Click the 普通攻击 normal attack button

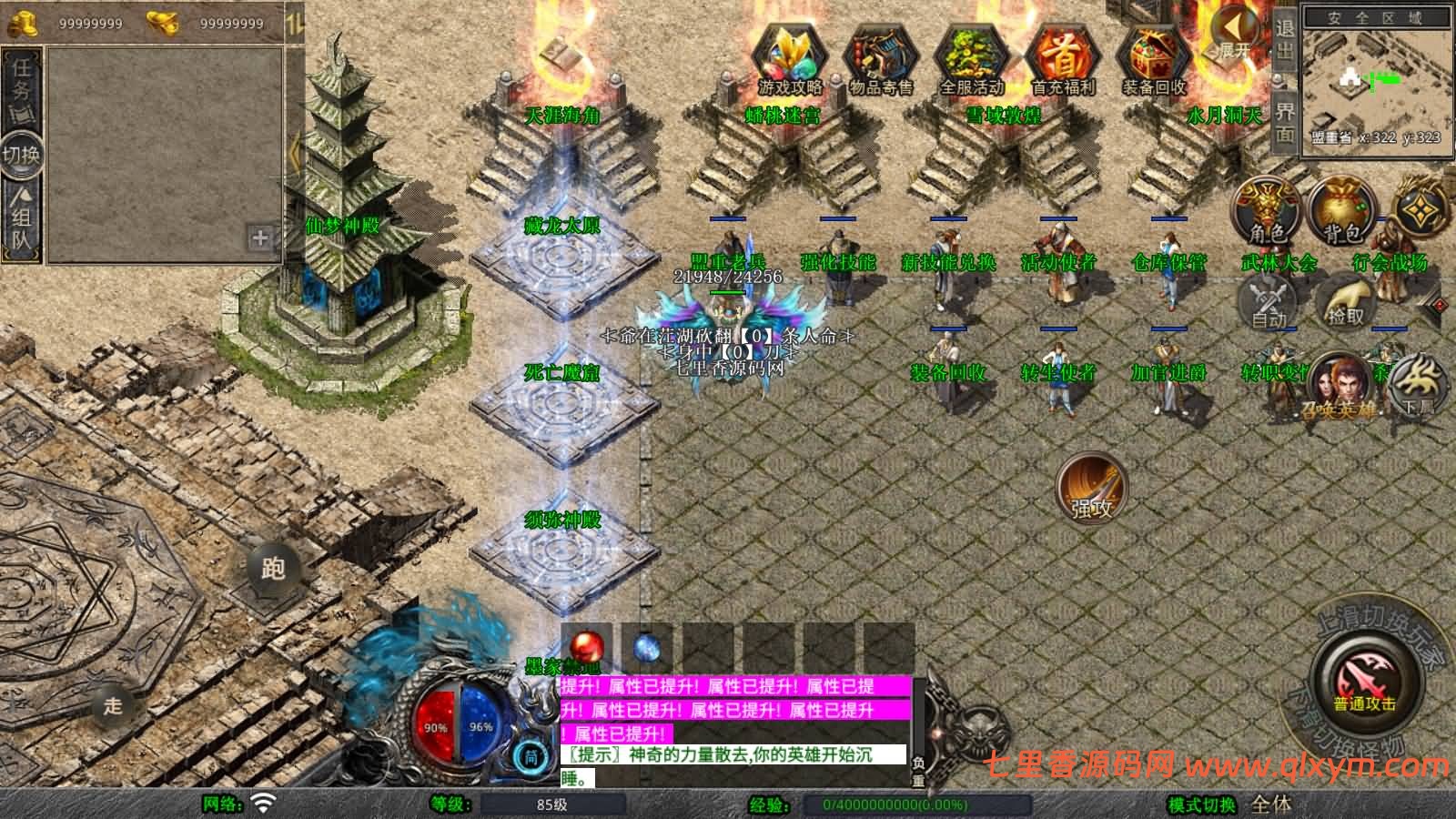pos(1364,682)
